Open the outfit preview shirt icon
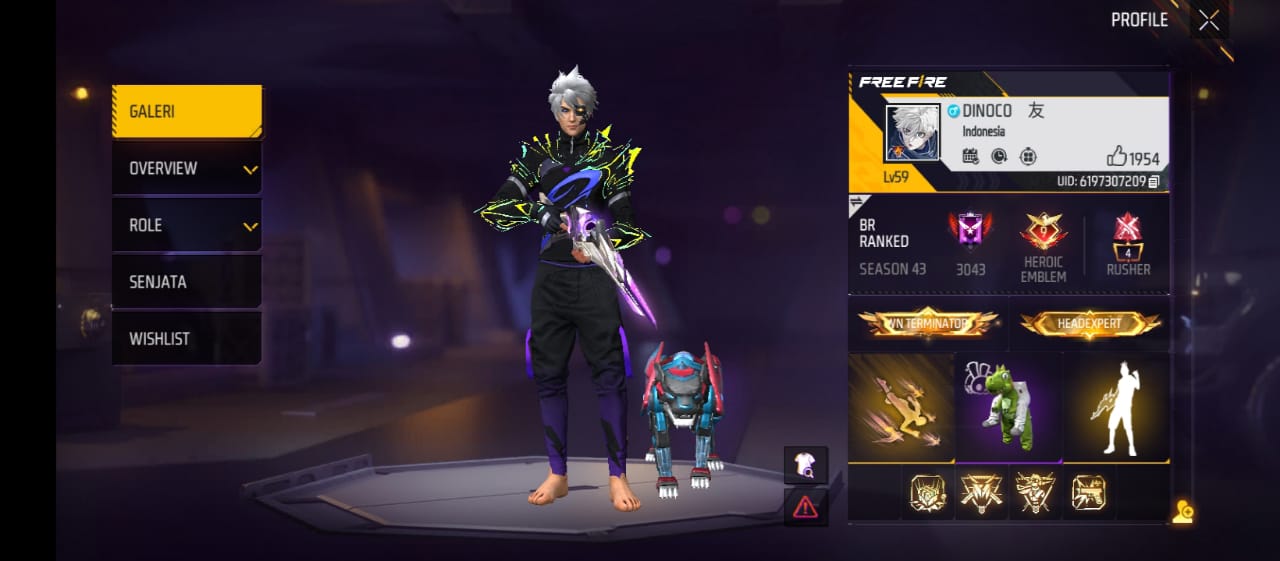1280x561 pixels. (x=805, y=464)
